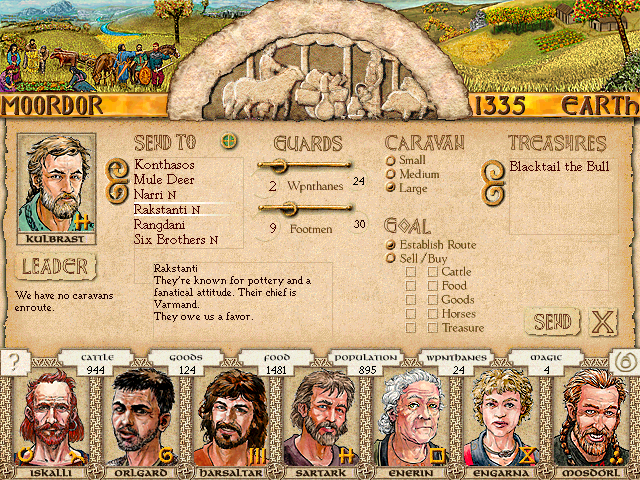640x480 pixels.
Task: Set caravan size to Small
Action: pyautogui.click(x=391, y=160)
